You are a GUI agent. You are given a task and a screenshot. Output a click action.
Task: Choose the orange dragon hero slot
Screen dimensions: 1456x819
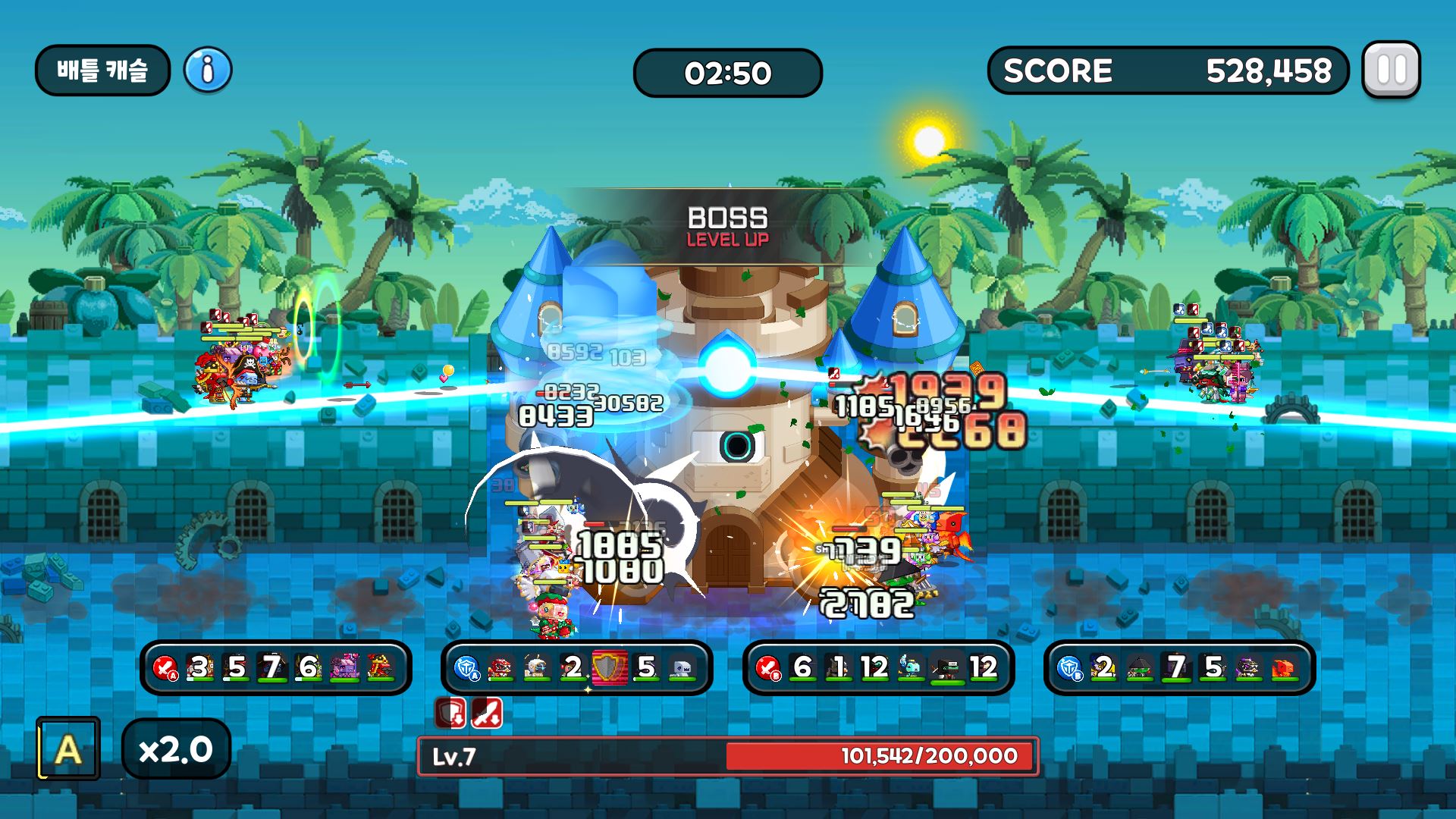[x=1285, y=668]
